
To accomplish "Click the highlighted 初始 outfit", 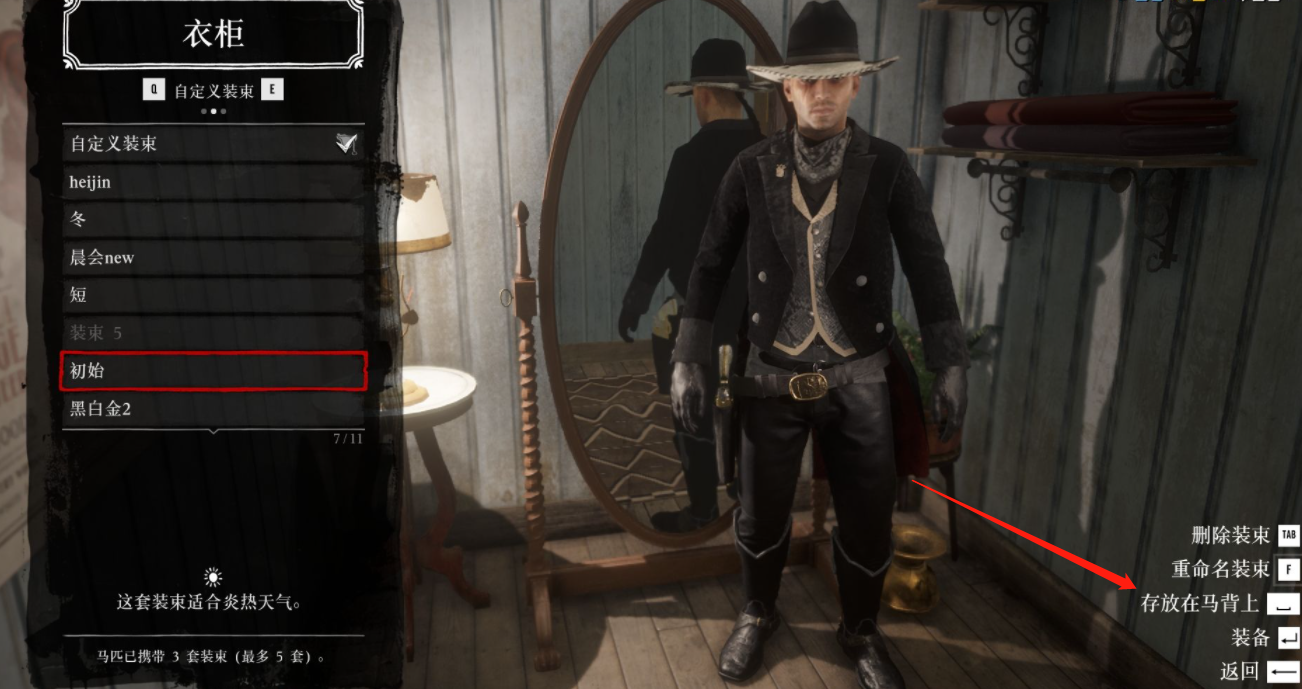I will 212,371.
